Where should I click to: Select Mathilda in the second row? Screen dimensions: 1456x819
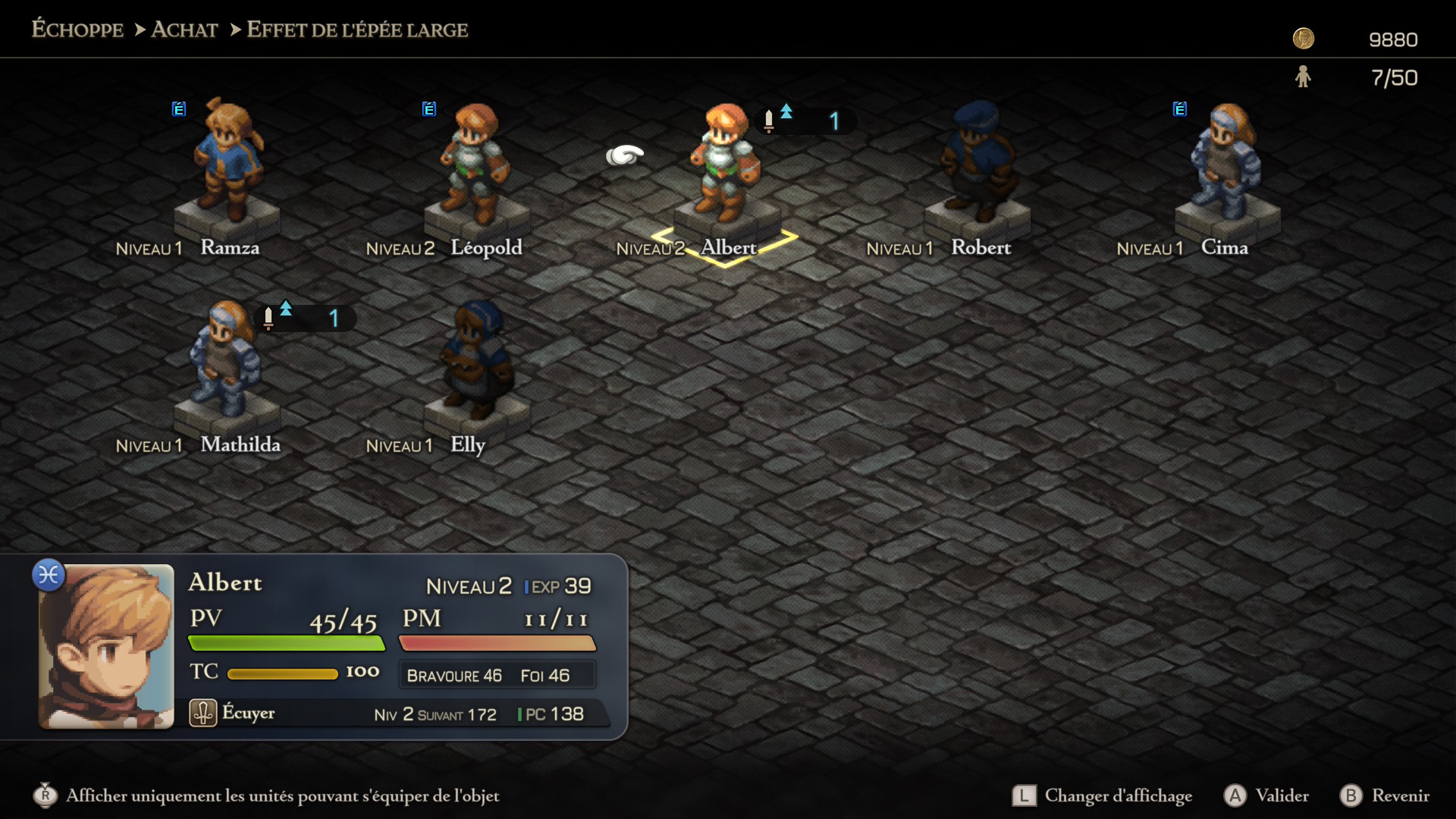226,360
